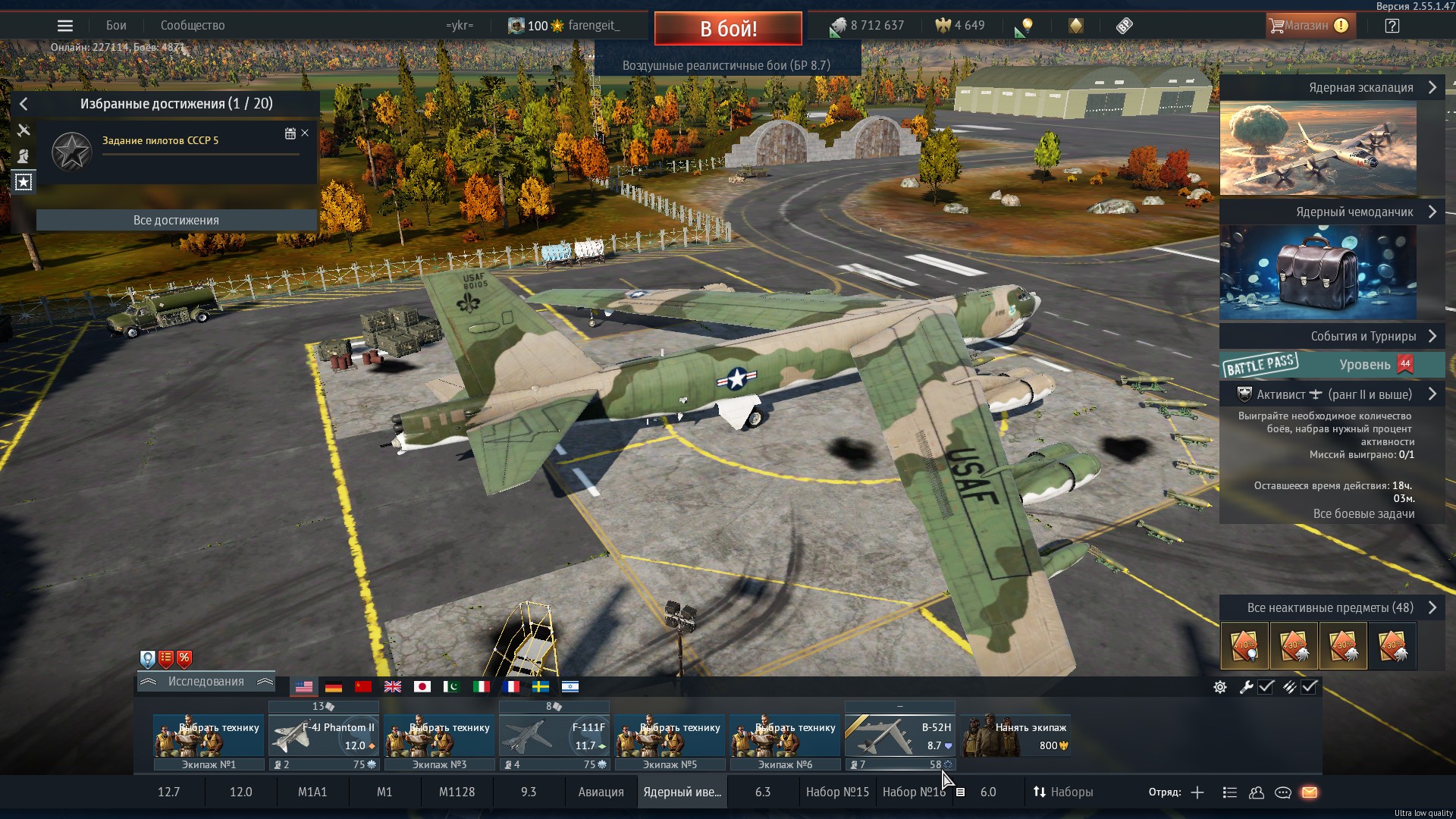Open the Наборы presets list
This screenshot has width=1456, height=819.
(x=1062, y=792)
